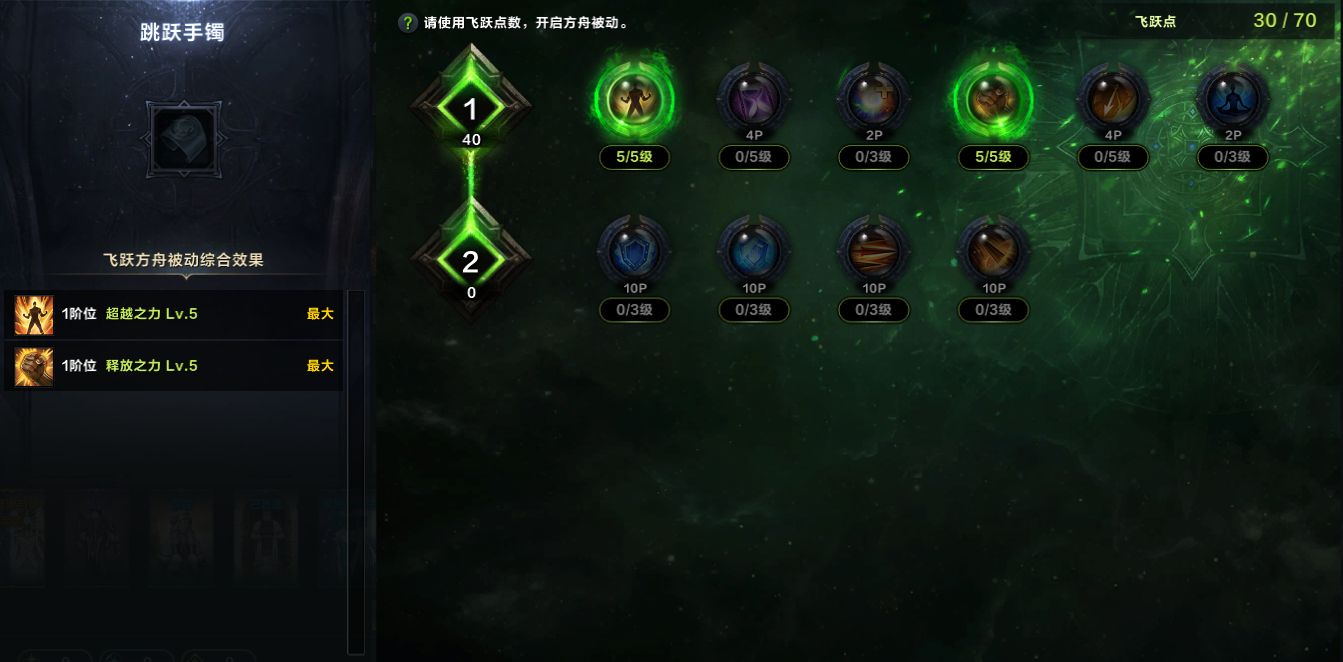Choose the purple hourglass passive node

click(x=754, y=99)
